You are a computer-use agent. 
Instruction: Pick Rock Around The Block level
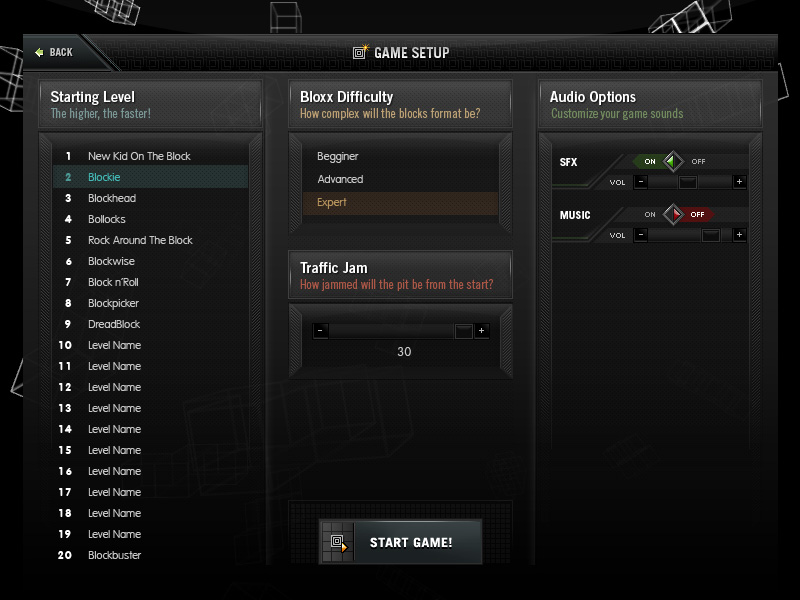(x=140, y=240)
